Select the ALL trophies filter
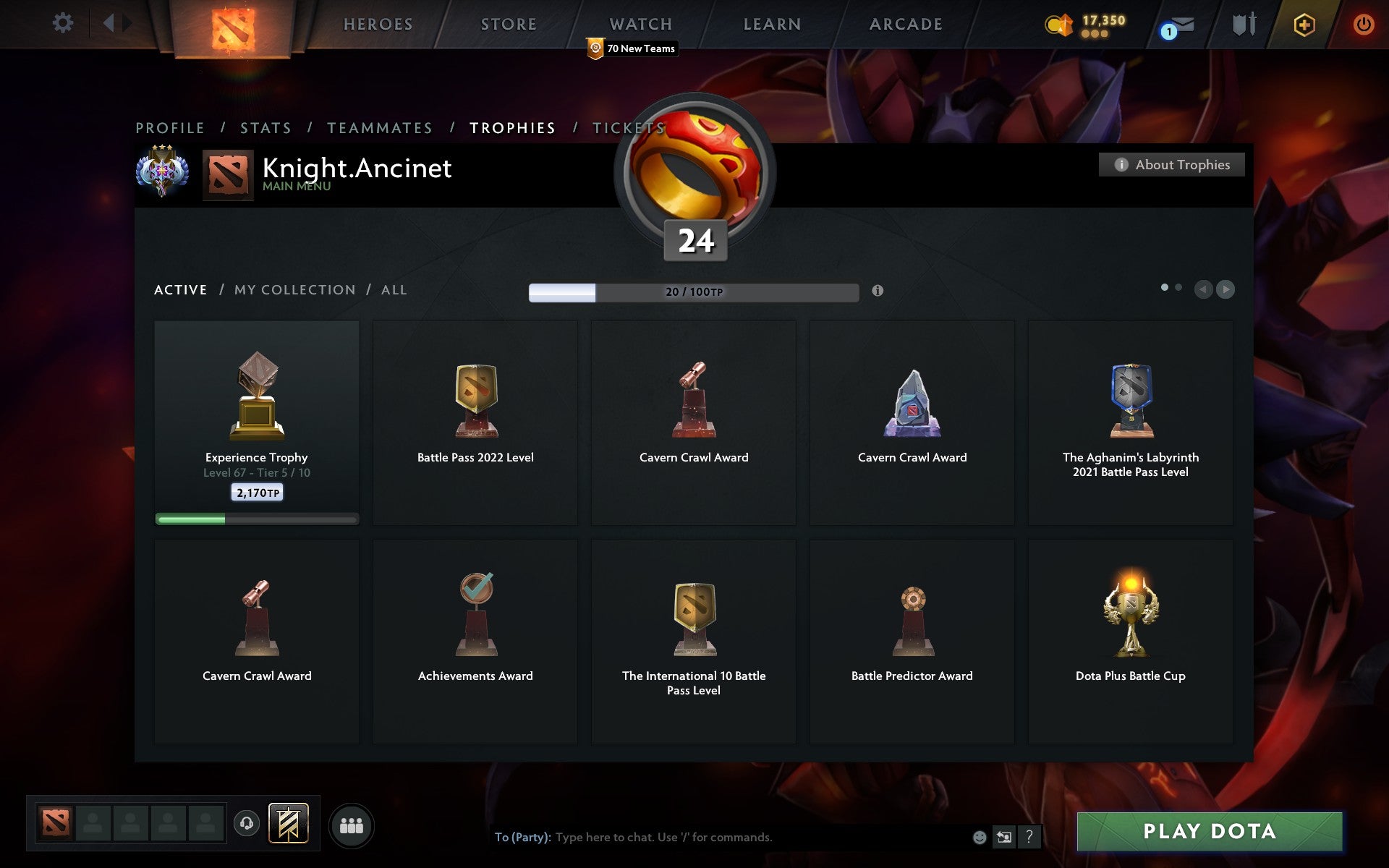This screenshot has width=1389, height=868. pyautogui.click(x=394, y=289)
